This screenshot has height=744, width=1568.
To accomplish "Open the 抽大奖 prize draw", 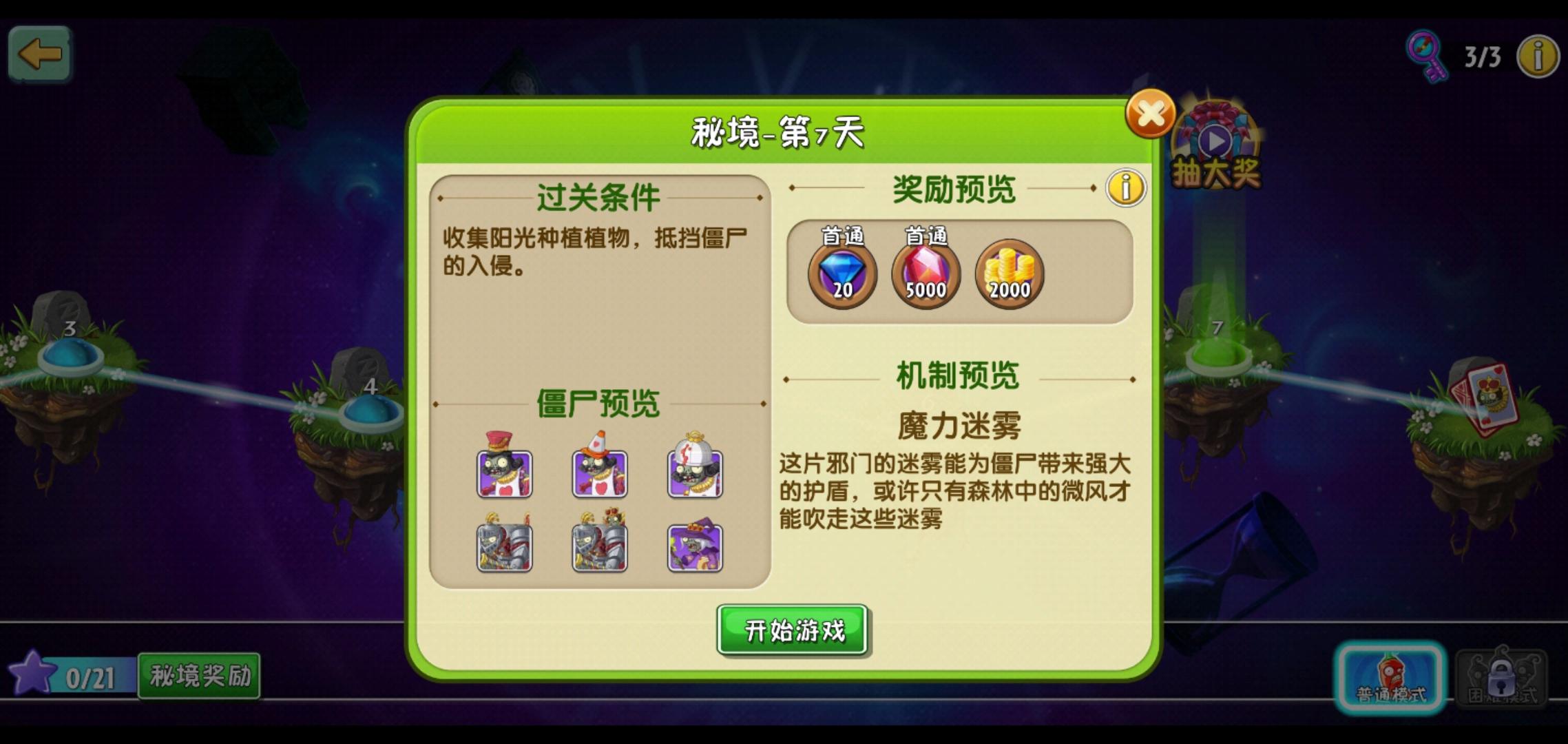I will click(x=1215, y=141).
